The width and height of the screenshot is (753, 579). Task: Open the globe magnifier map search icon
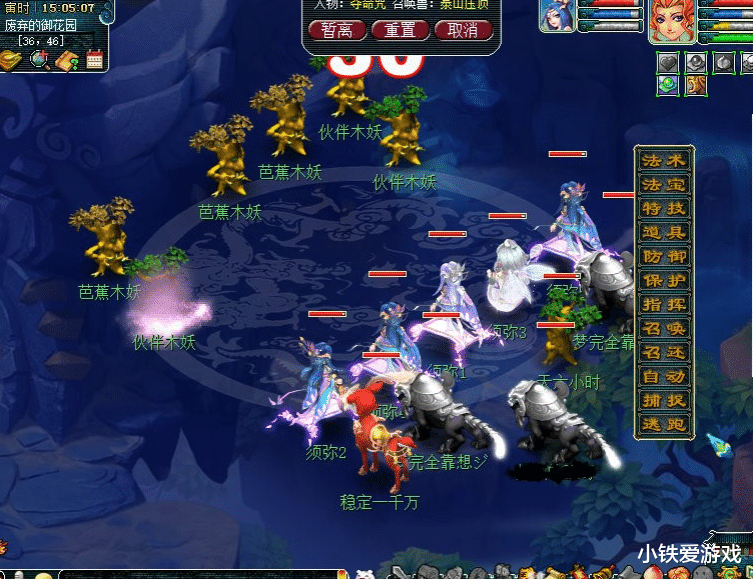coord(40,60)
